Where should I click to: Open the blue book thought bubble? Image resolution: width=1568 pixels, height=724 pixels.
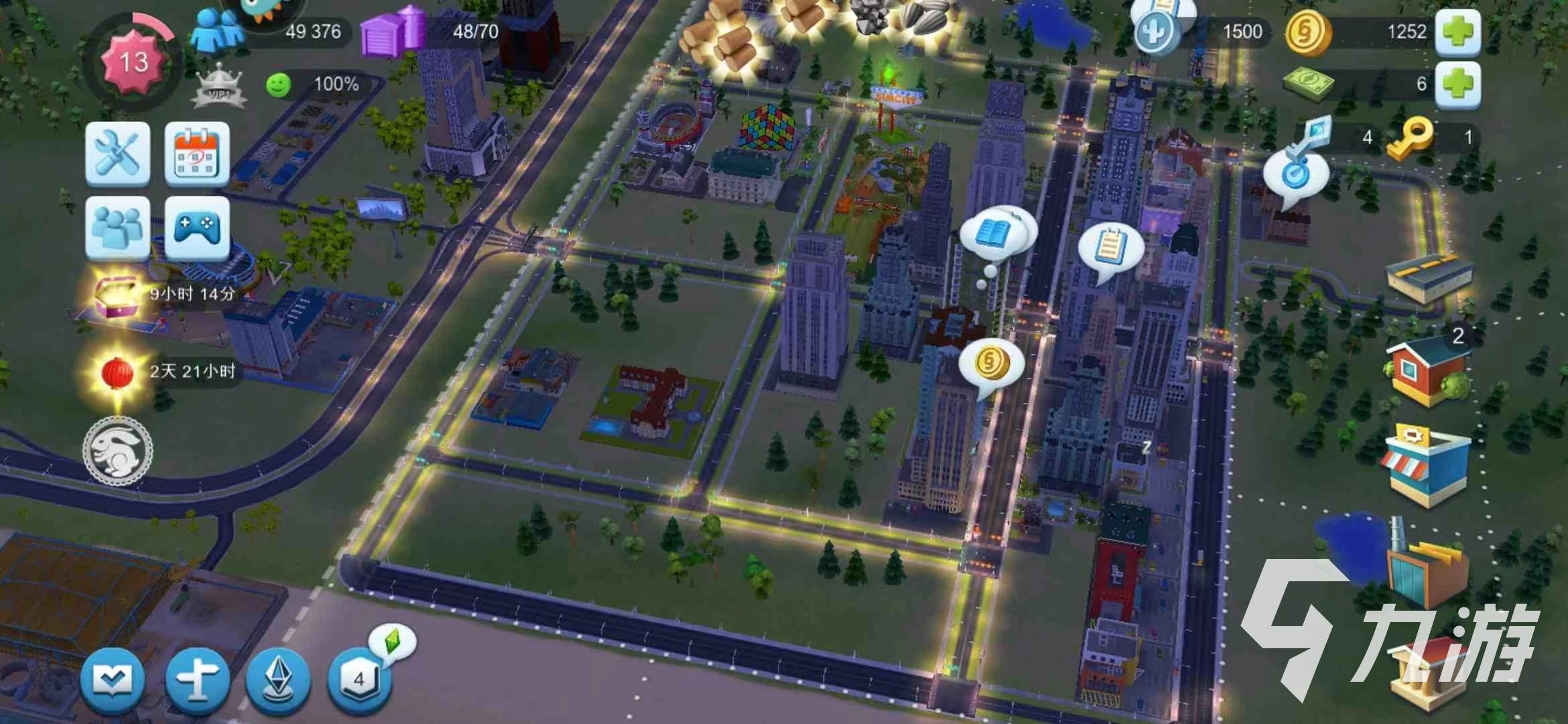(994, 235)
